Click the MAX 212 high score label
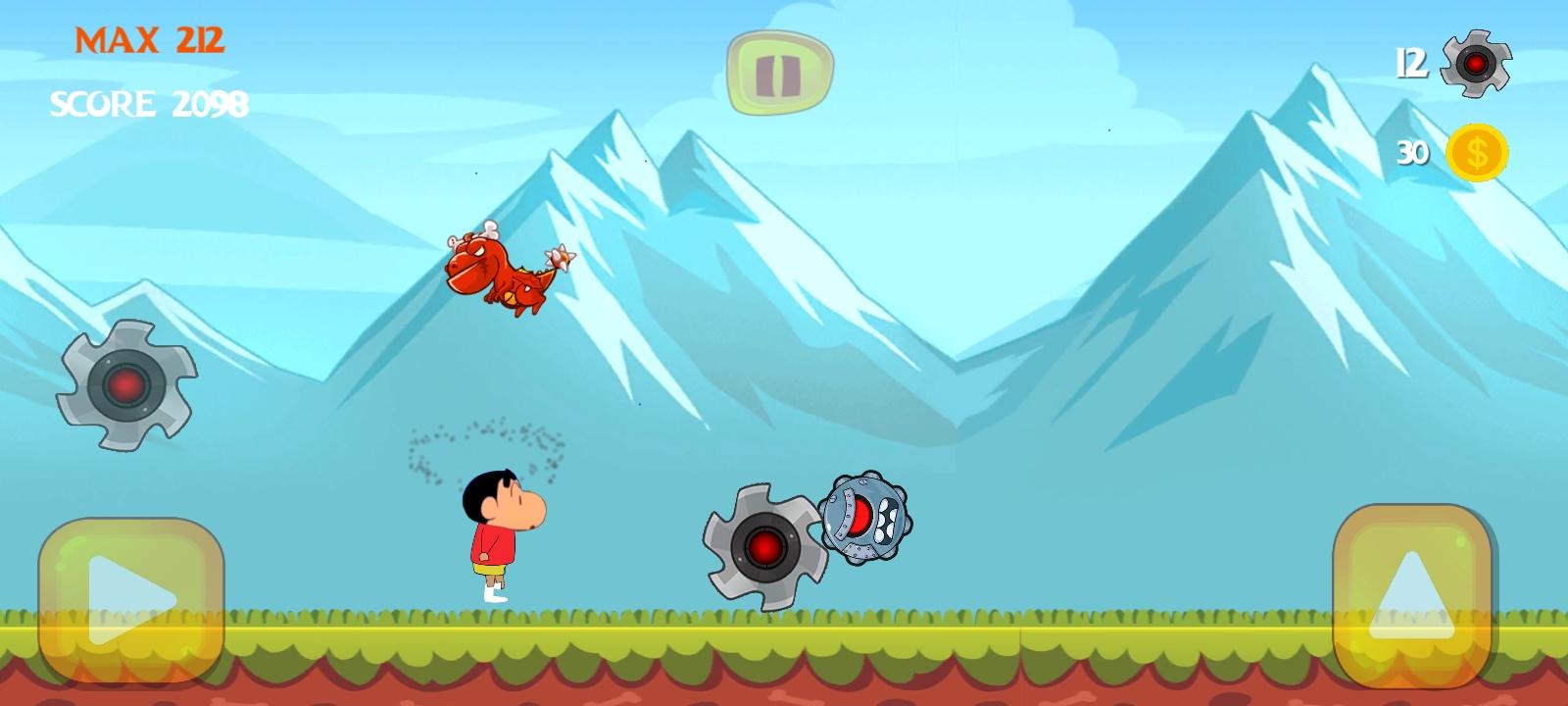The height and width of the screenshot is (706, 1568). click(x=149, y=41)
